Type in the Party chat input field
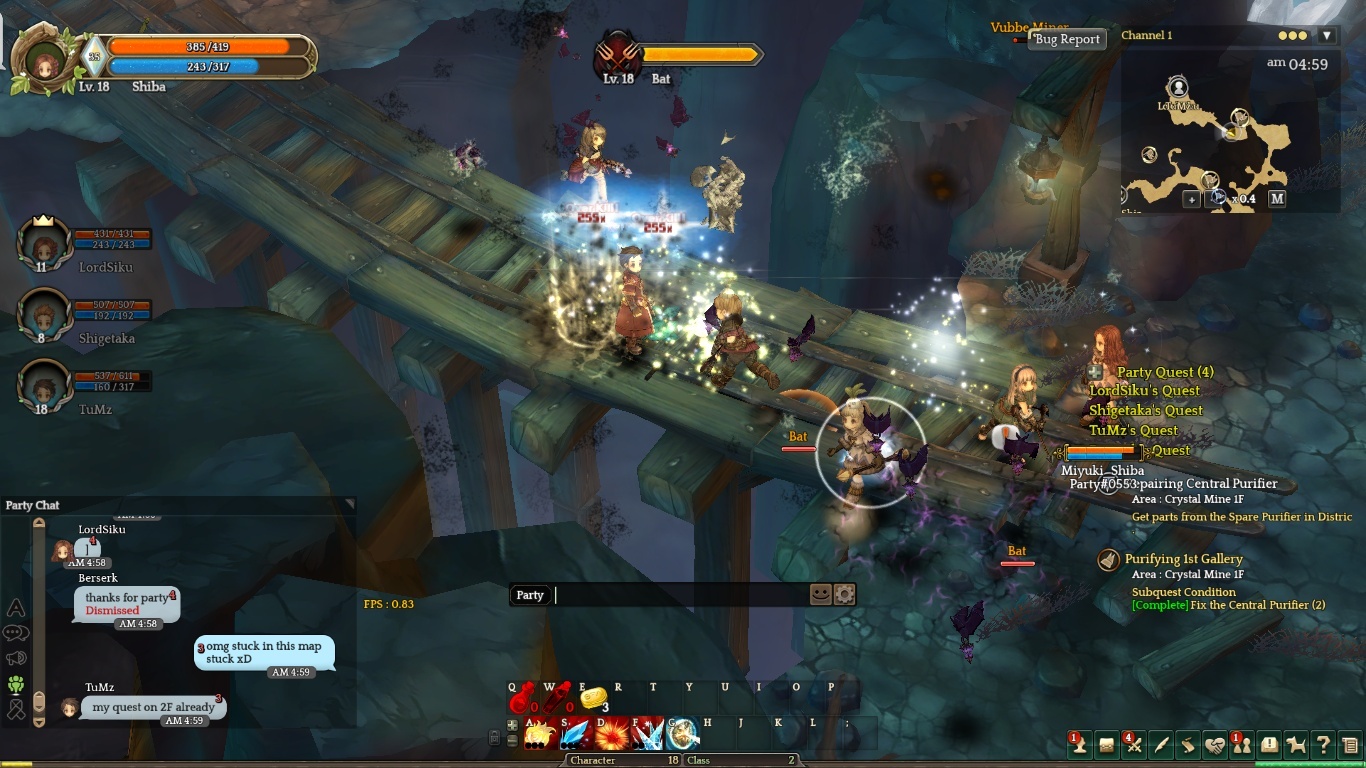Viewport: 1366px width, 768px height. 680,595
